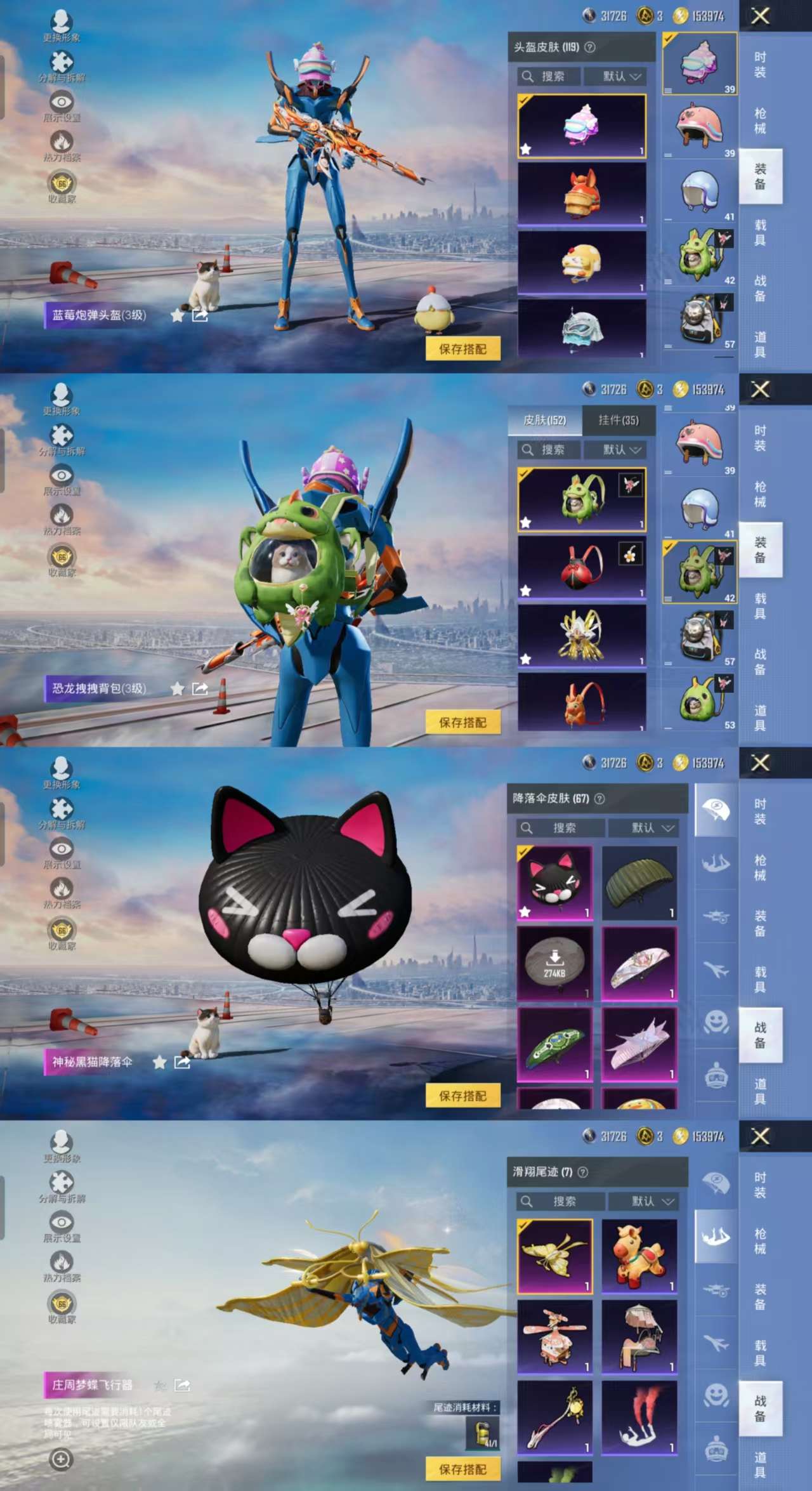The image size is (812, 1491).
Task: Choose the toy horse glide trail
Action: click(x=639, y=1256)
